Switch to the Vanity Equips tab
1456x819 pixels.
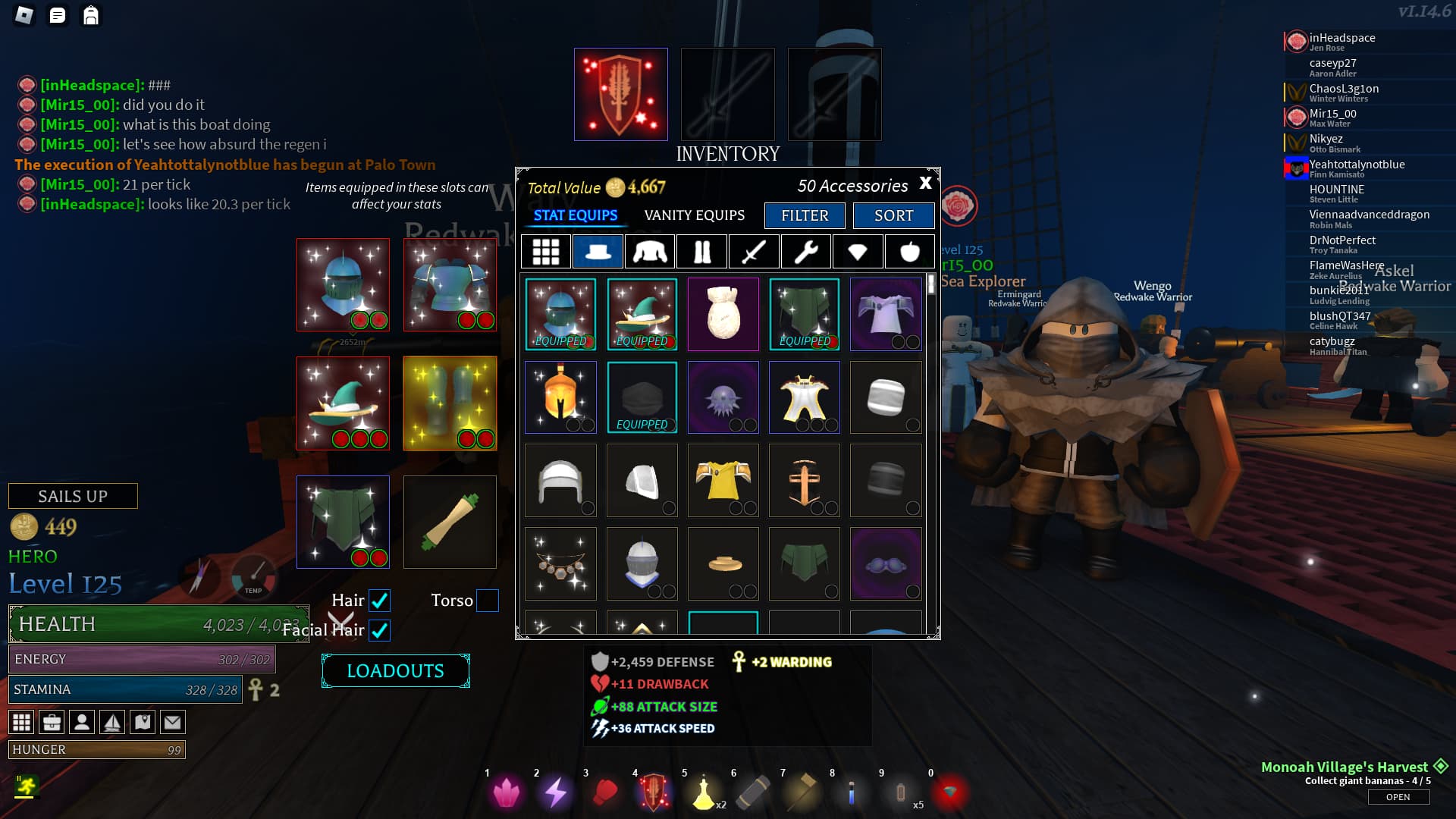tap(694, 215)
